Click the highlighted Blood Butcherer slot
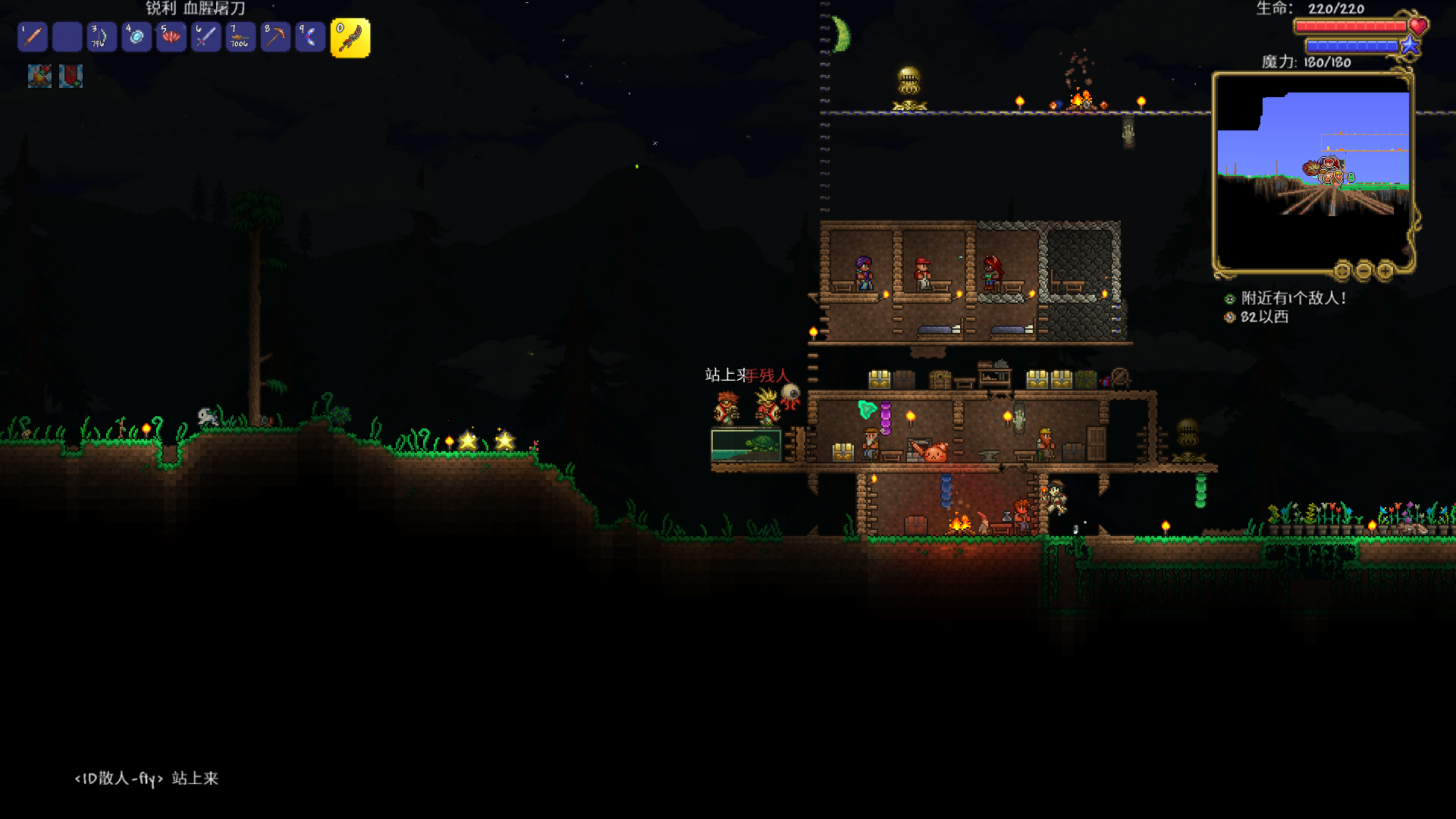Viewport: 1456px width, 819px height. click(350, 38)
